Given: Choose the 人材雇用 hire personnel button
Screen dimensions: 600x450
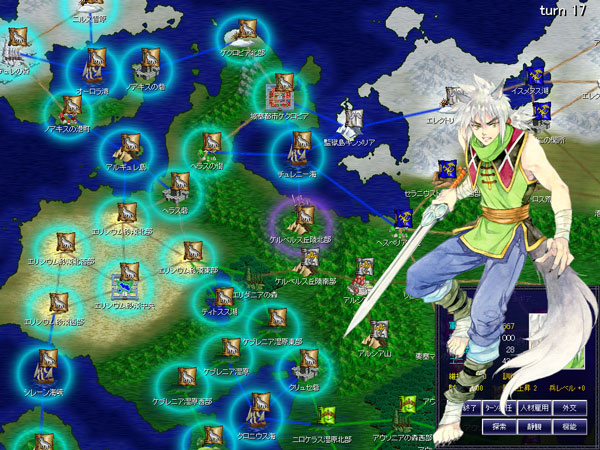Looking at the screenshot, I should click(537, 408).
